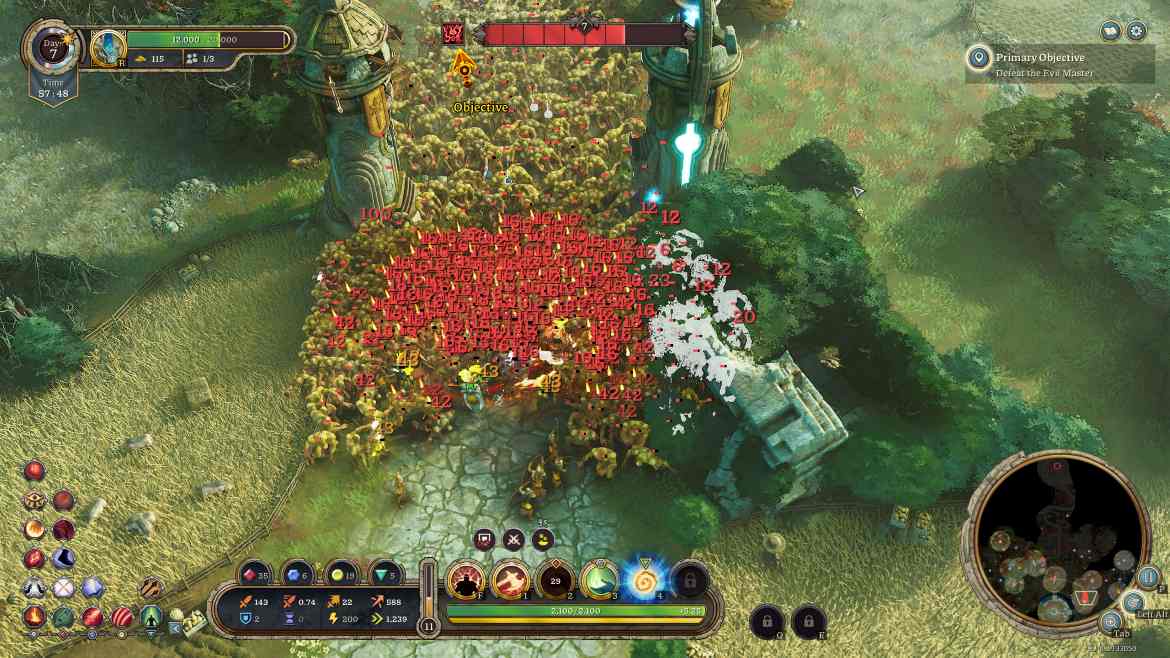1170x658 pixels.
Task: Activate the red flying kick ability
Action: (510, 579)
